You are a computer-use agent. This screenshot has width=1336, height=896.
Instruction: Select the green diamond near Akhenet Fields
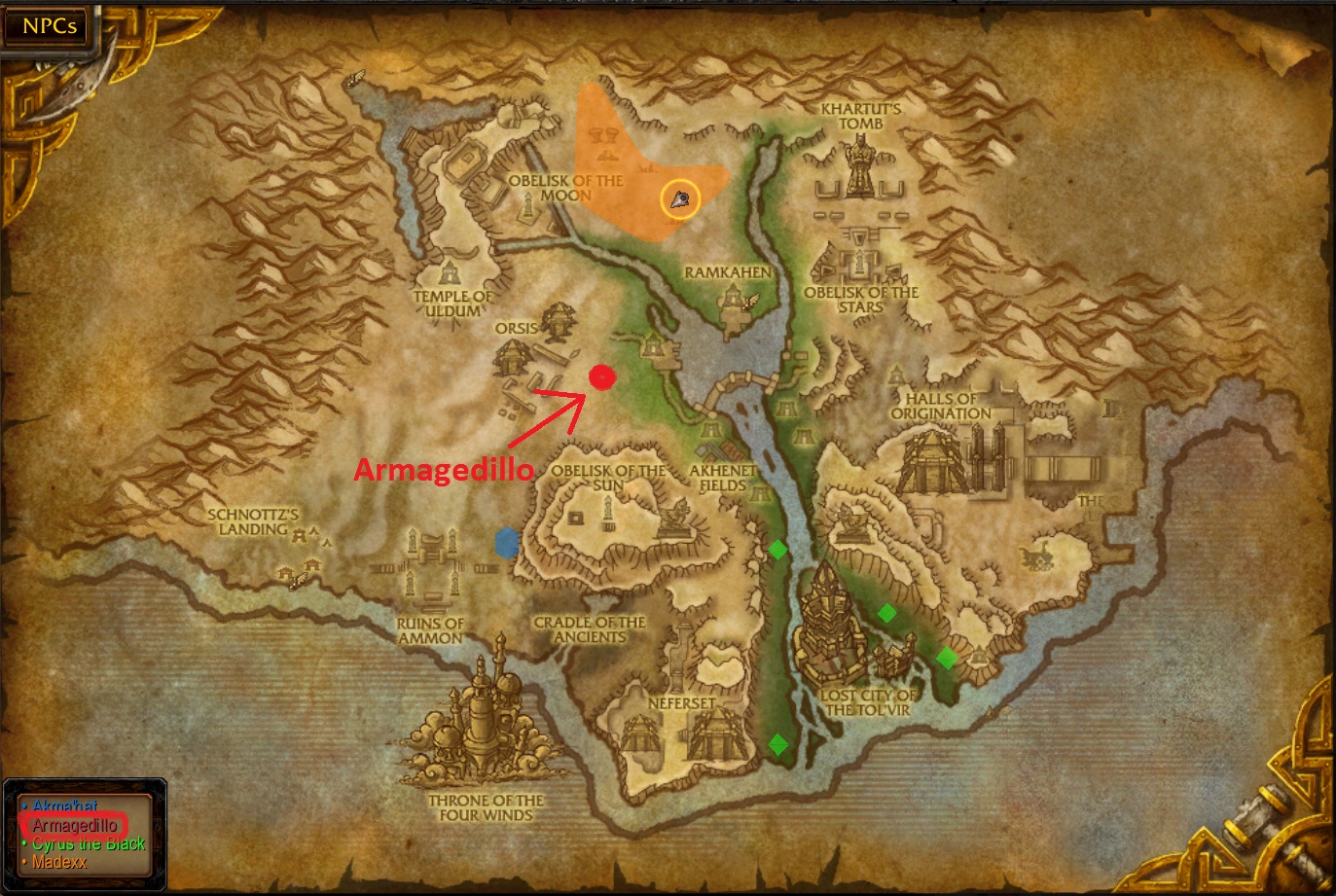(x=777, y=549)
